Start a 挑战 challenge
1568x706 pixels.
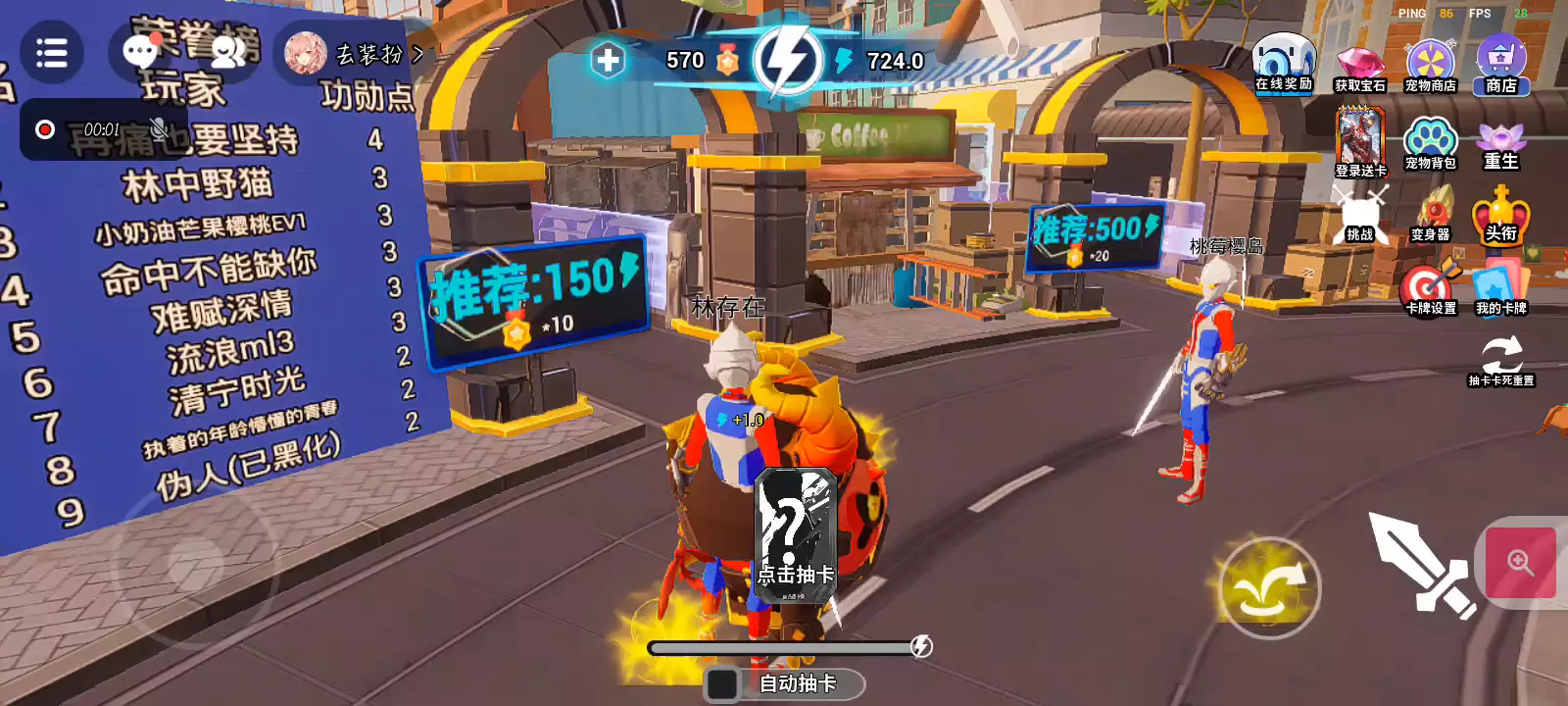[x=1360, y=216]
